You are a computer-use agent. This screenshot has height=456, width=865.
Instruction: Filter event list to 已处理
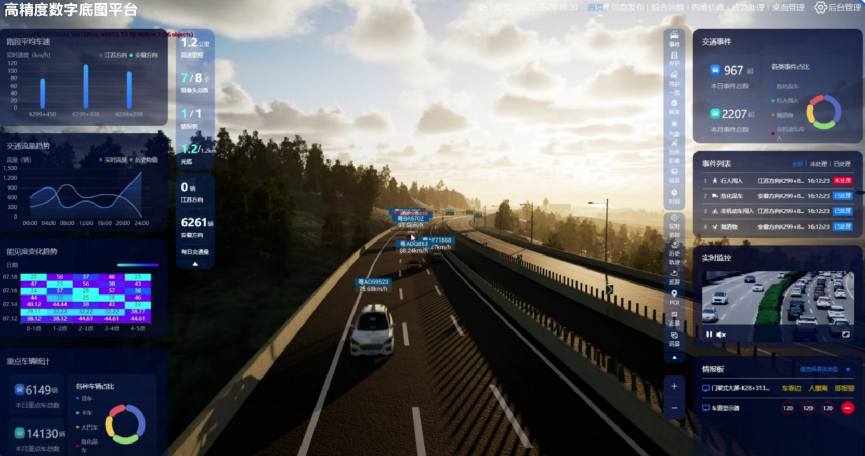(x=842, y=164)
